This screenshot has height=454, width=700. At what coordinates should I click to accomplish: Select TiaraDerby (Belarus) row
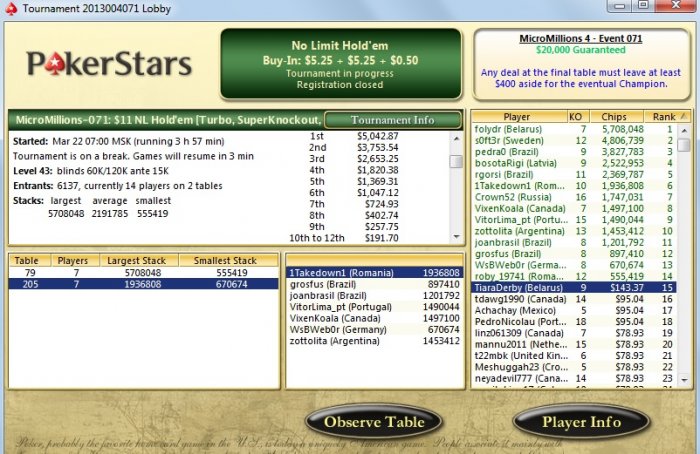[x=515, y=285]
